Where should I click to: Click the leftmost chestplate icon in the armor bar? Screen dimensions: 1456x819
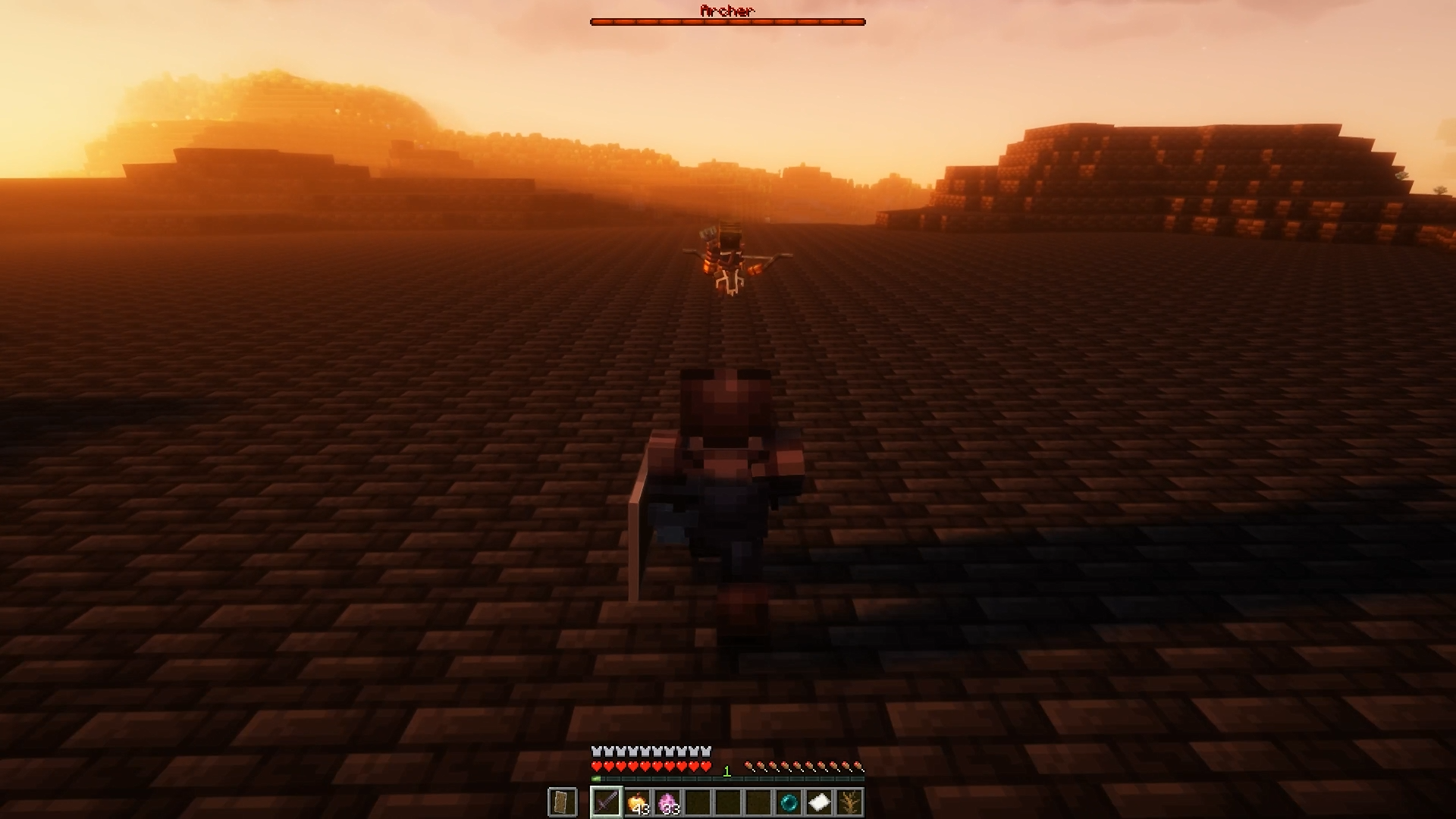tap(595, 751)
